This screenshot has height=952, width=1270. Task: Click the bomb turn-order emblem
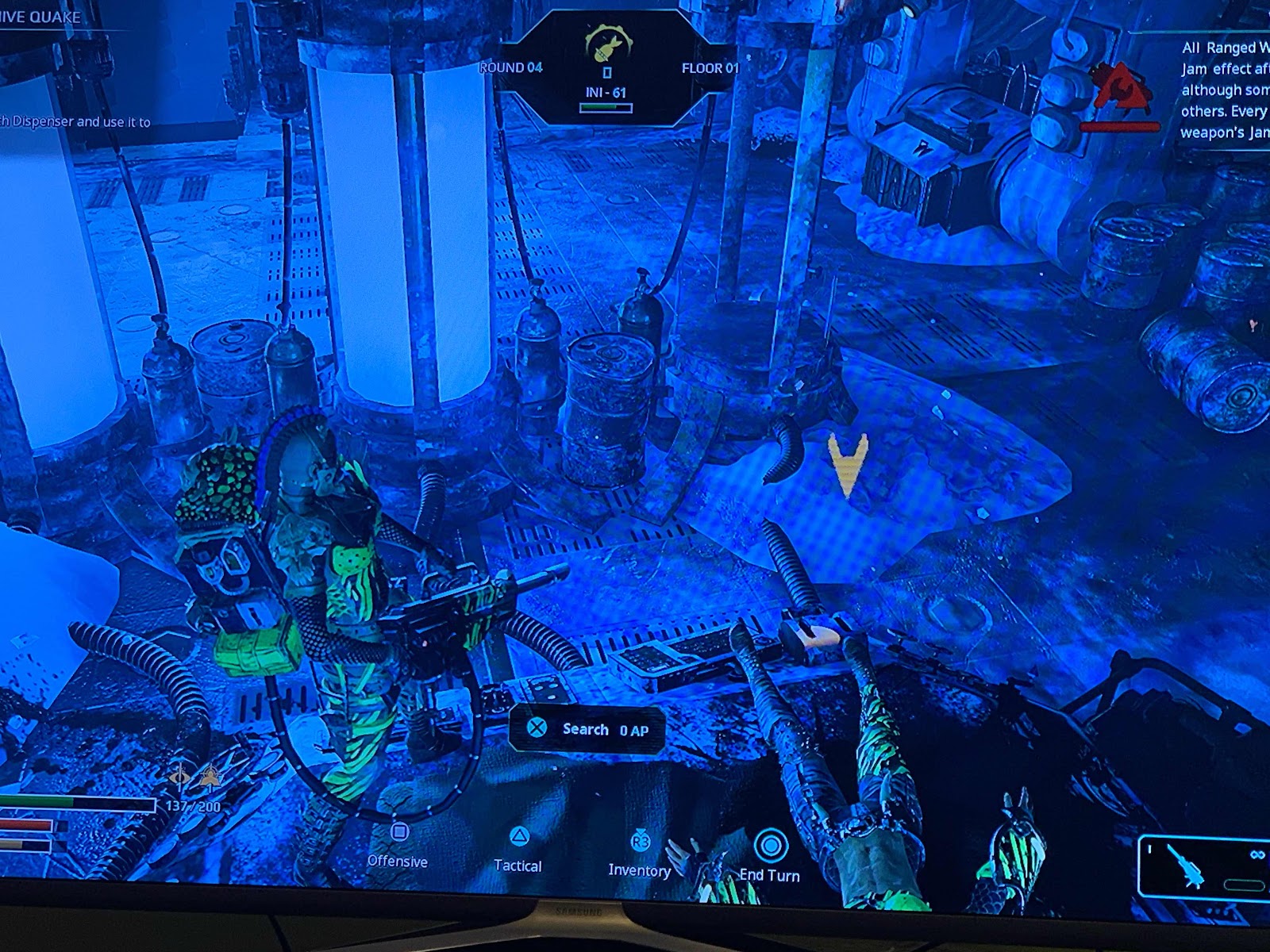(607, 44)
